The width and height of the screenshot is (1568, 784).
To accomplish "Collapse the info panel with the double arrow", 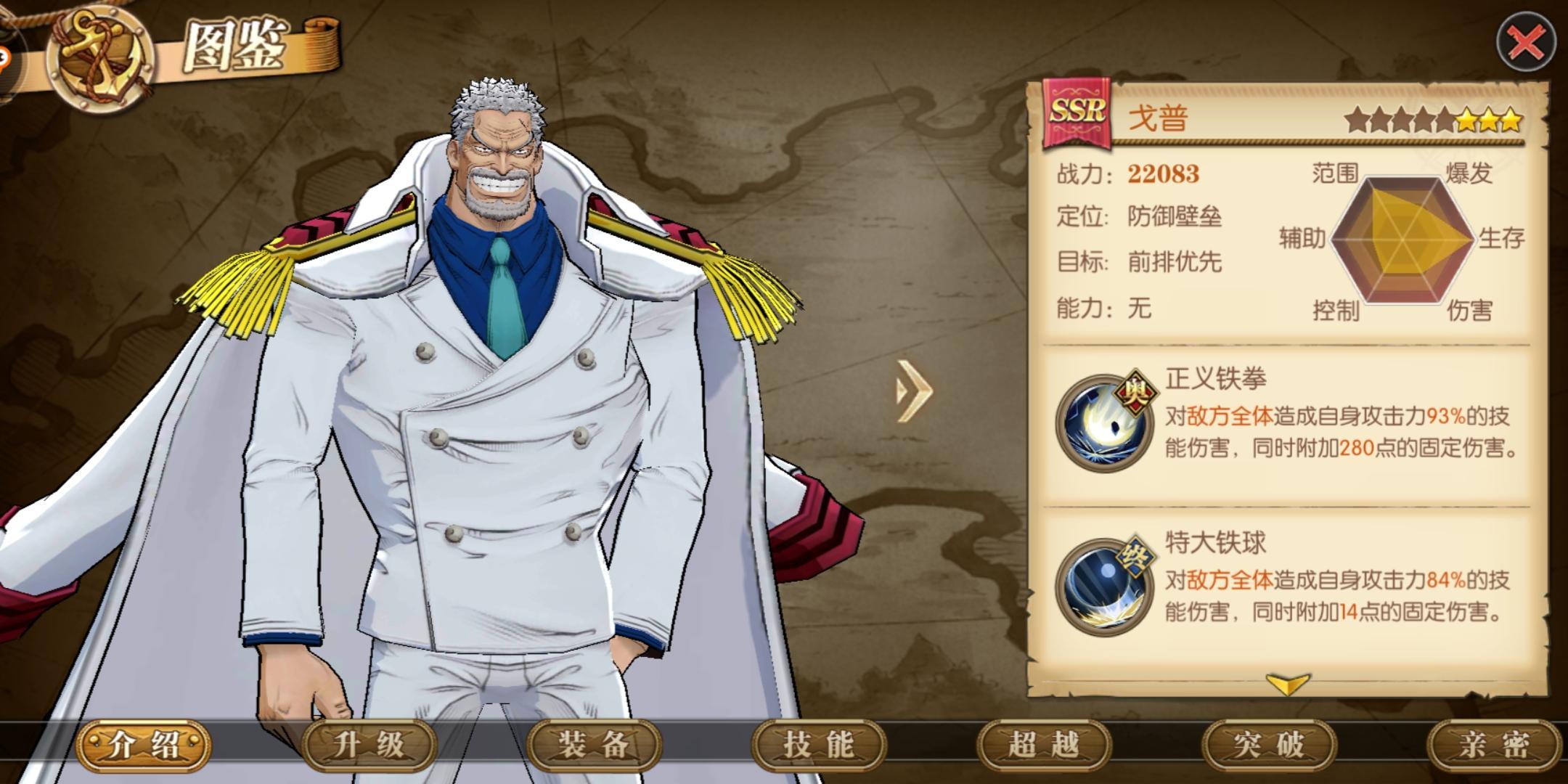I will point(913,391).
